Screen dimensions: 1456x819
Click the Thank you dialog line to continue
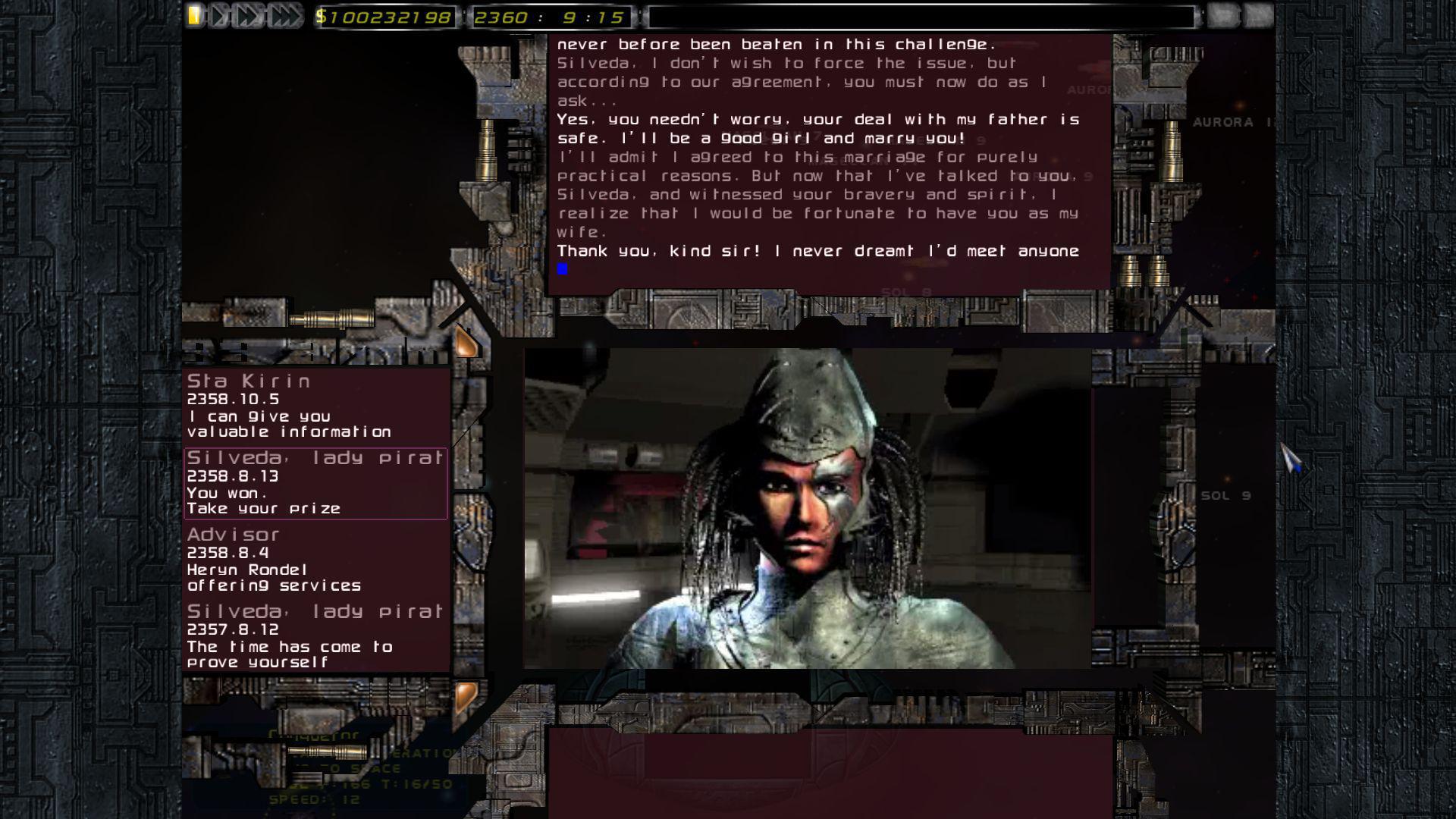pos(819,251)
